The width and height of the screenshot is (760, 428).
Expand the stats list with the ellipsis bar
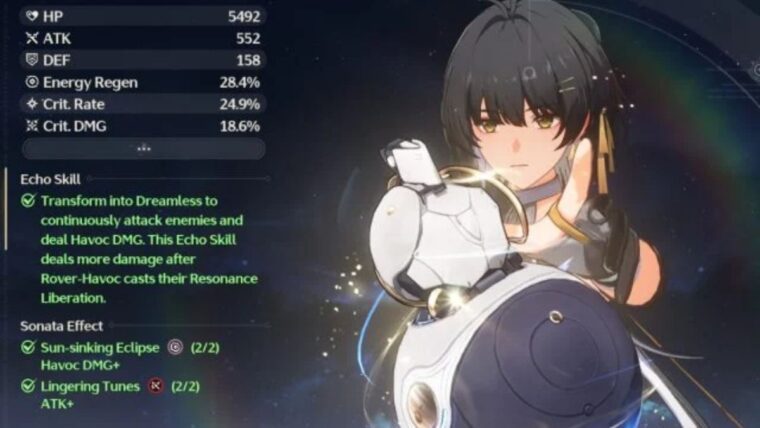(x=143, y=148)
